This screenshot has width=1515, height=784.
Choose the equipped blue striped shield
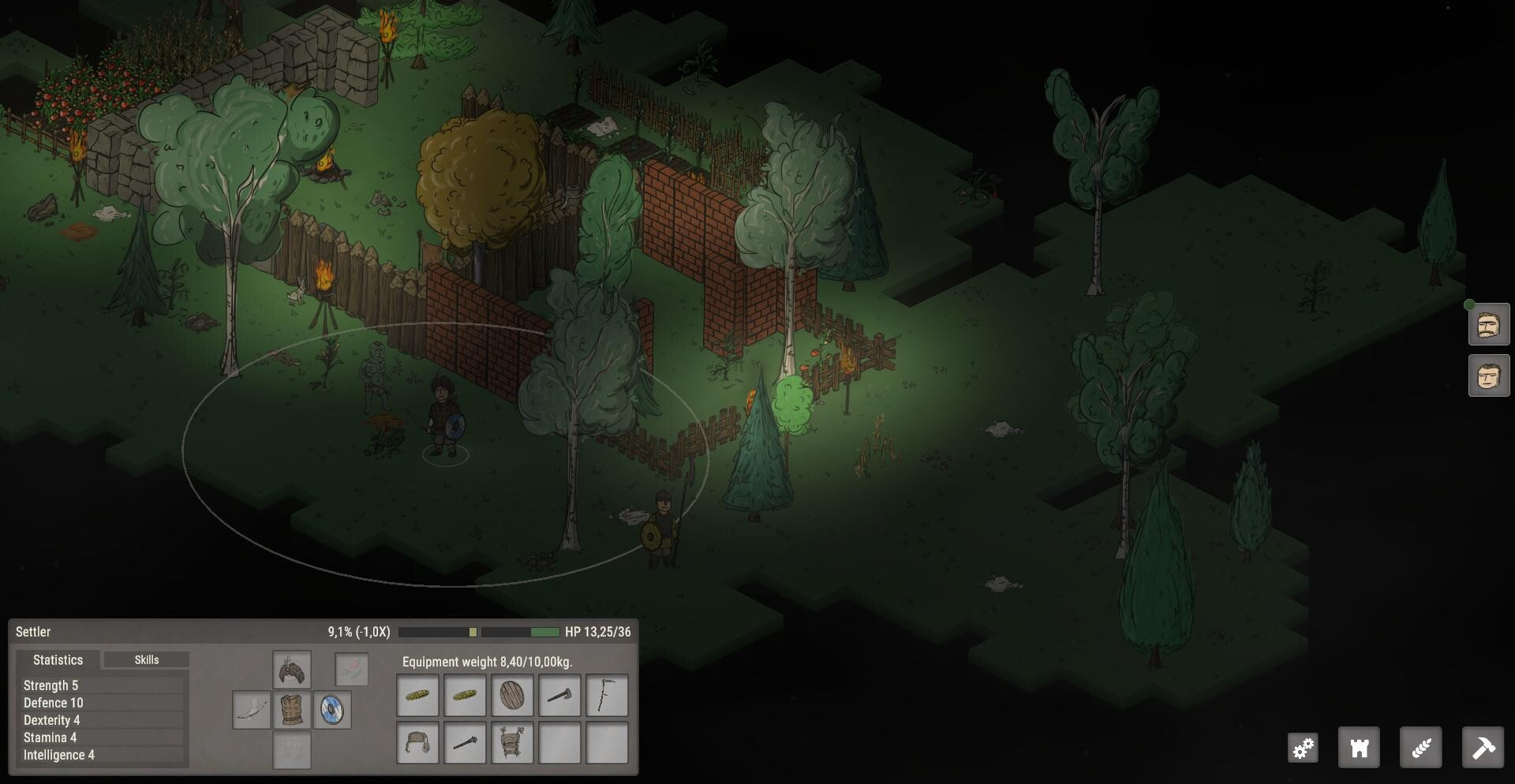click(332, 711)
